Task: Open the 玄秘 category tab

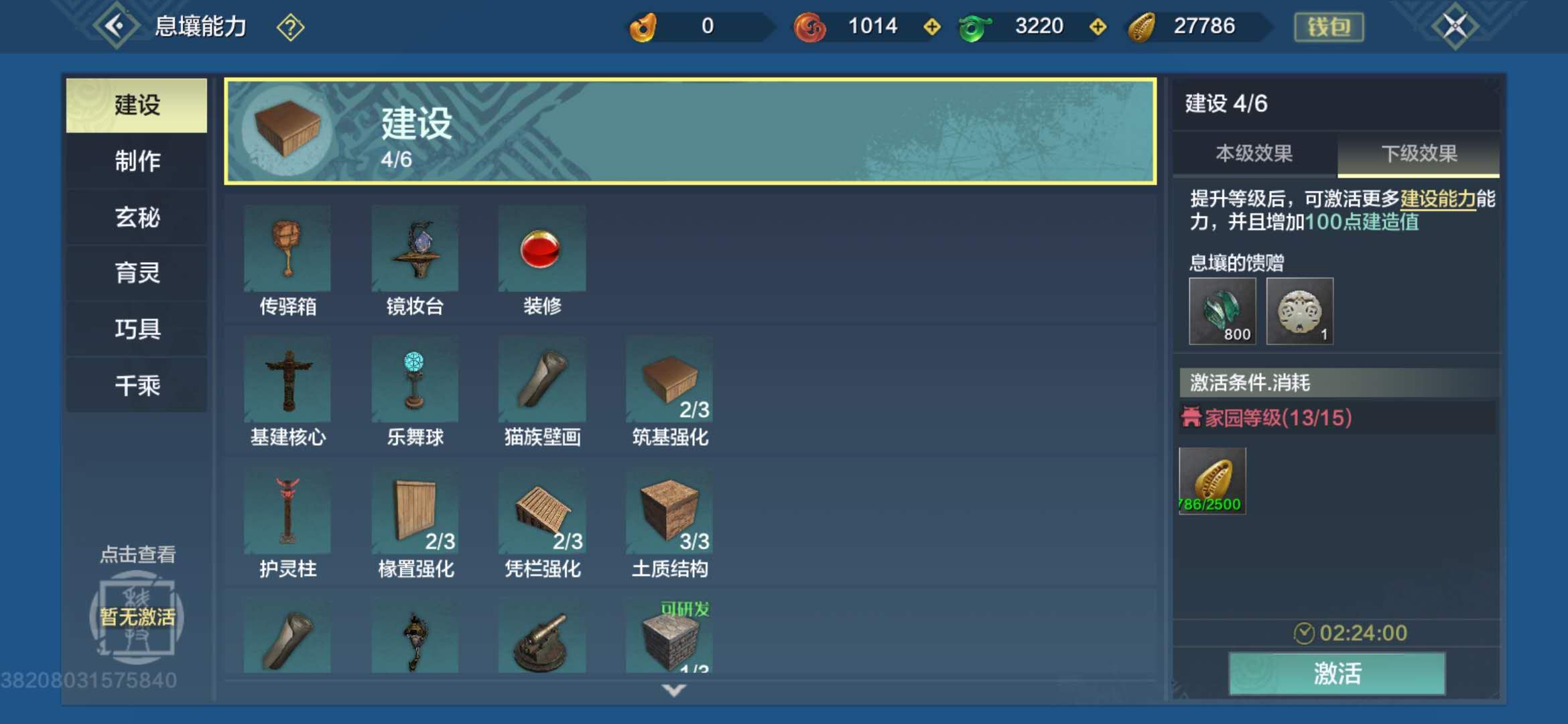Action: pyautogui.click(x=135, y=217)
